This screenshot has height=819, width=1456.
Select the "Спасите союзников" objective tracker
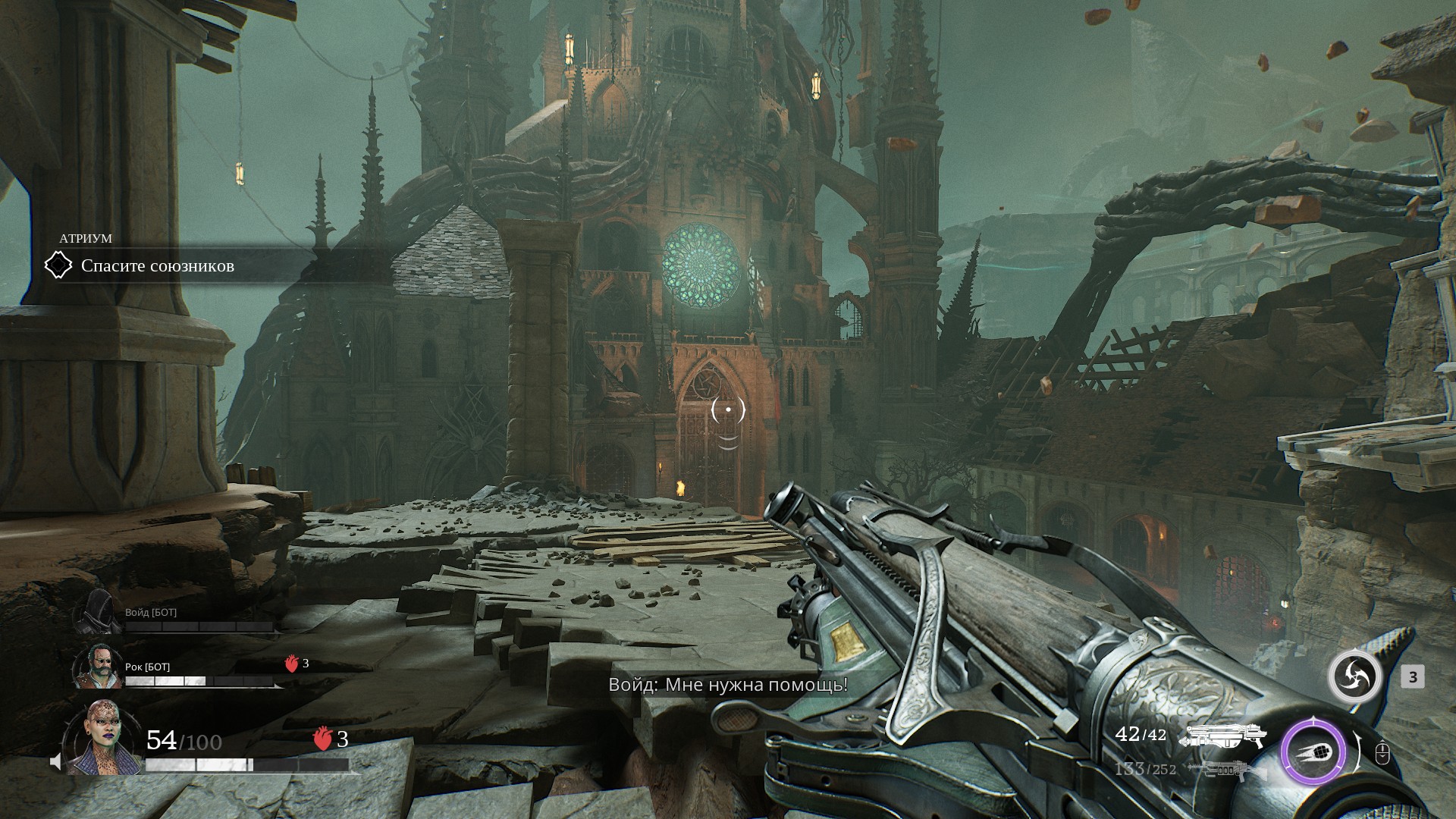157,266
